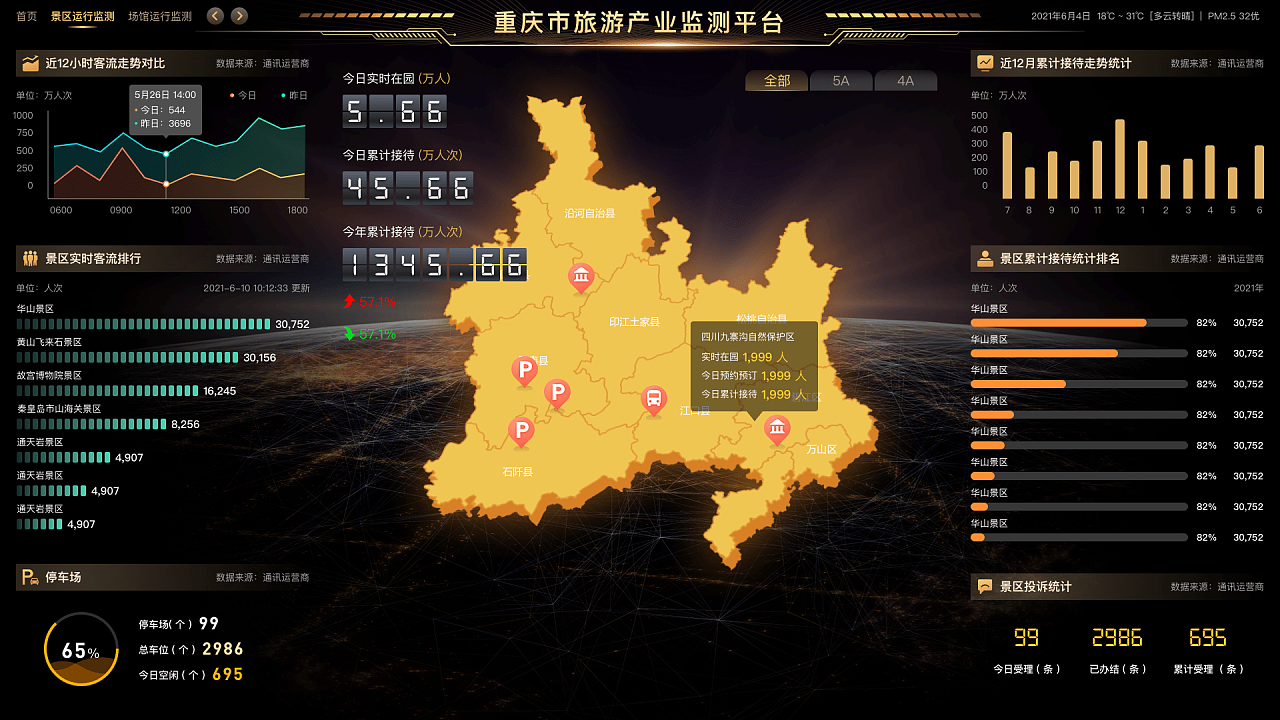Click the museum marker near 沿河自治县
The height and width of the screenshot is (720, 1280).
581,277
